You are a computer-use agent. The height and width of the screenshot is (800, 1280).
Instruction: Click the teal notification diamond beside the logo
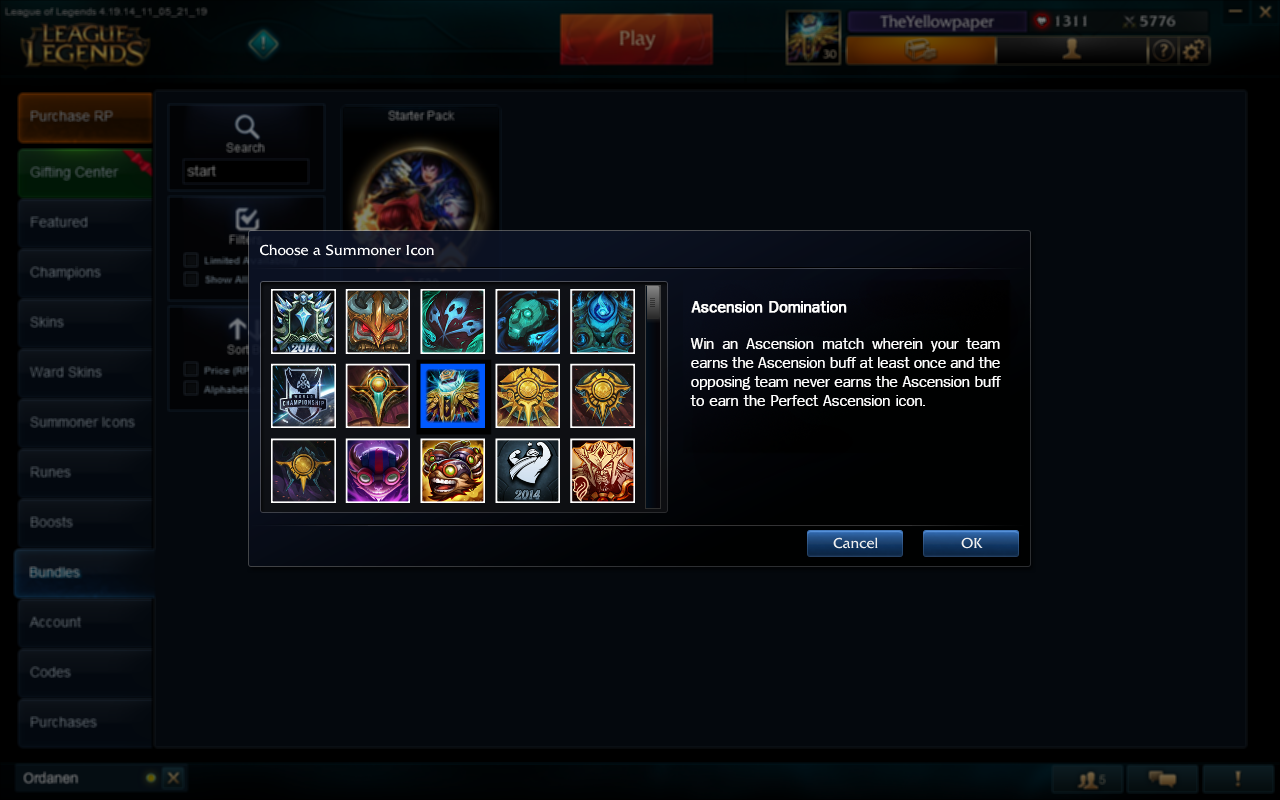[262, 44]
